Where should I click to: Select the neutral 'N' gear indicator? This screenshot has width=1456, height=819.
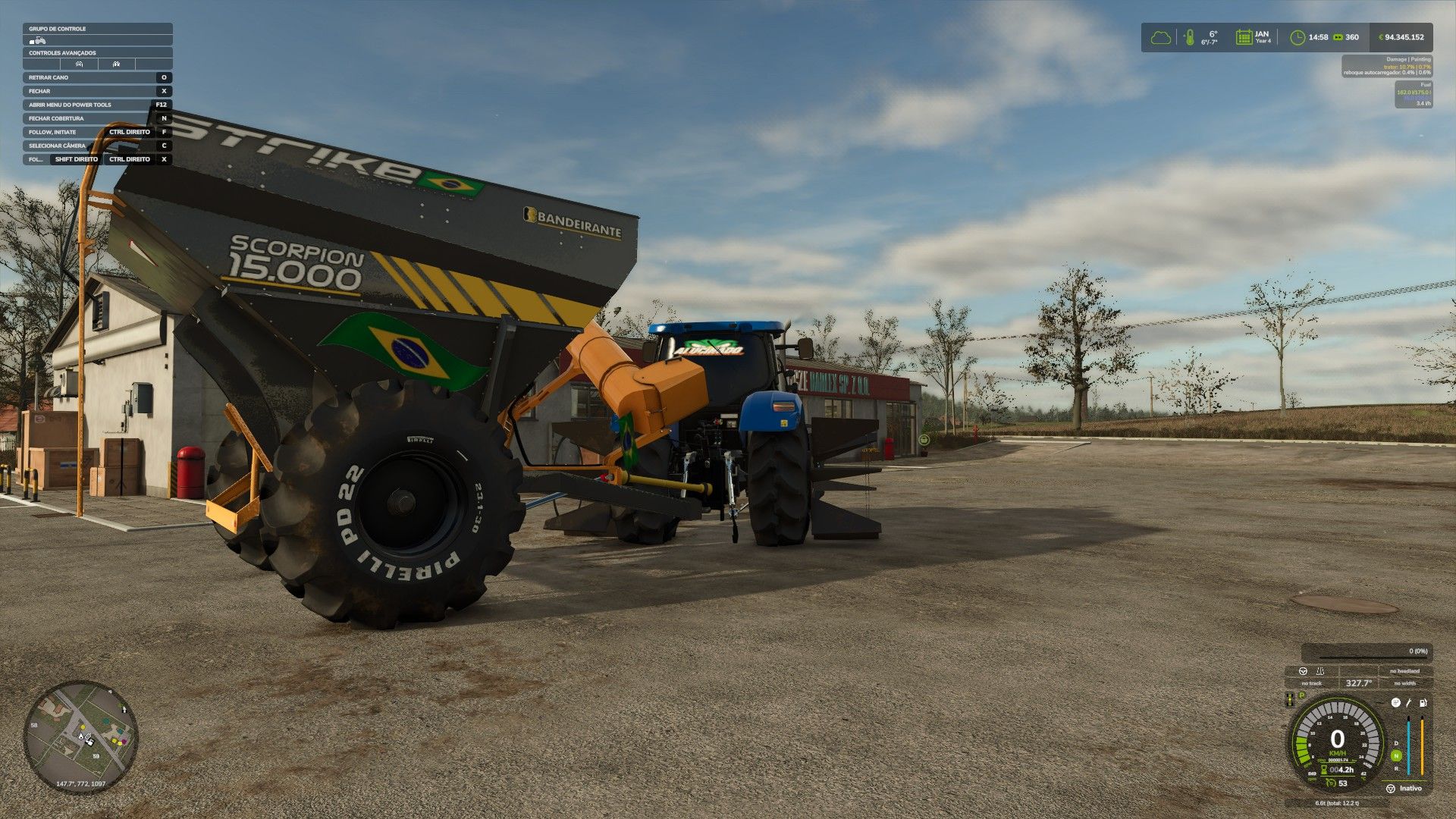coord(1396,755)
